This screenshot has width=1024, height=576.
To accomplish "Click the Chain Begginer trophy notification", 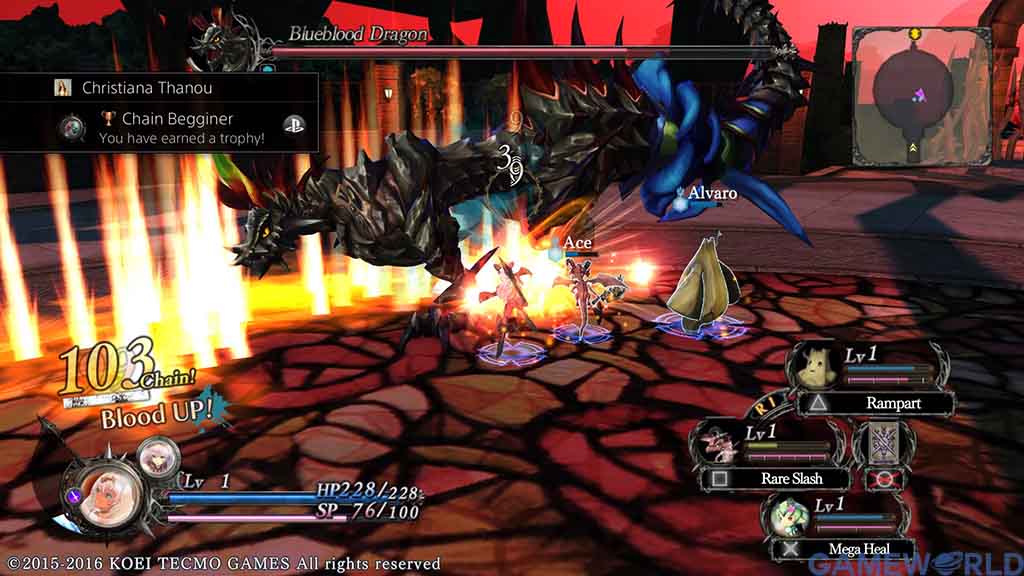I will (x=180, y=127).
